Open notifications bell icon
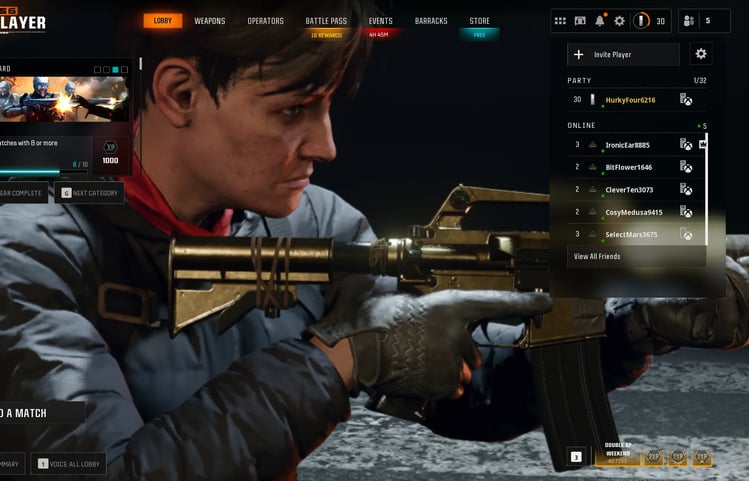749x481 pixels. point(600,21)
